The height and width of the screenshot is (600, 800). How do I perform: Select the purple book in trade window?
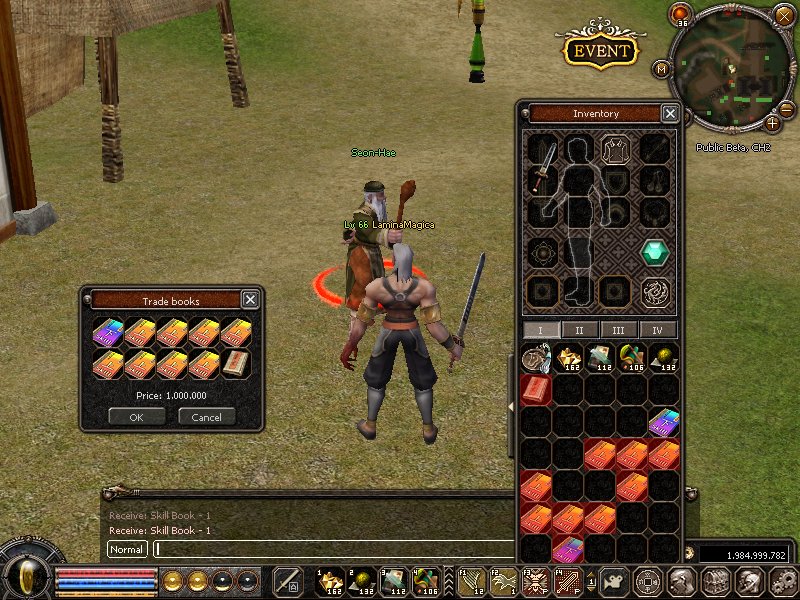tap(108, 331)
